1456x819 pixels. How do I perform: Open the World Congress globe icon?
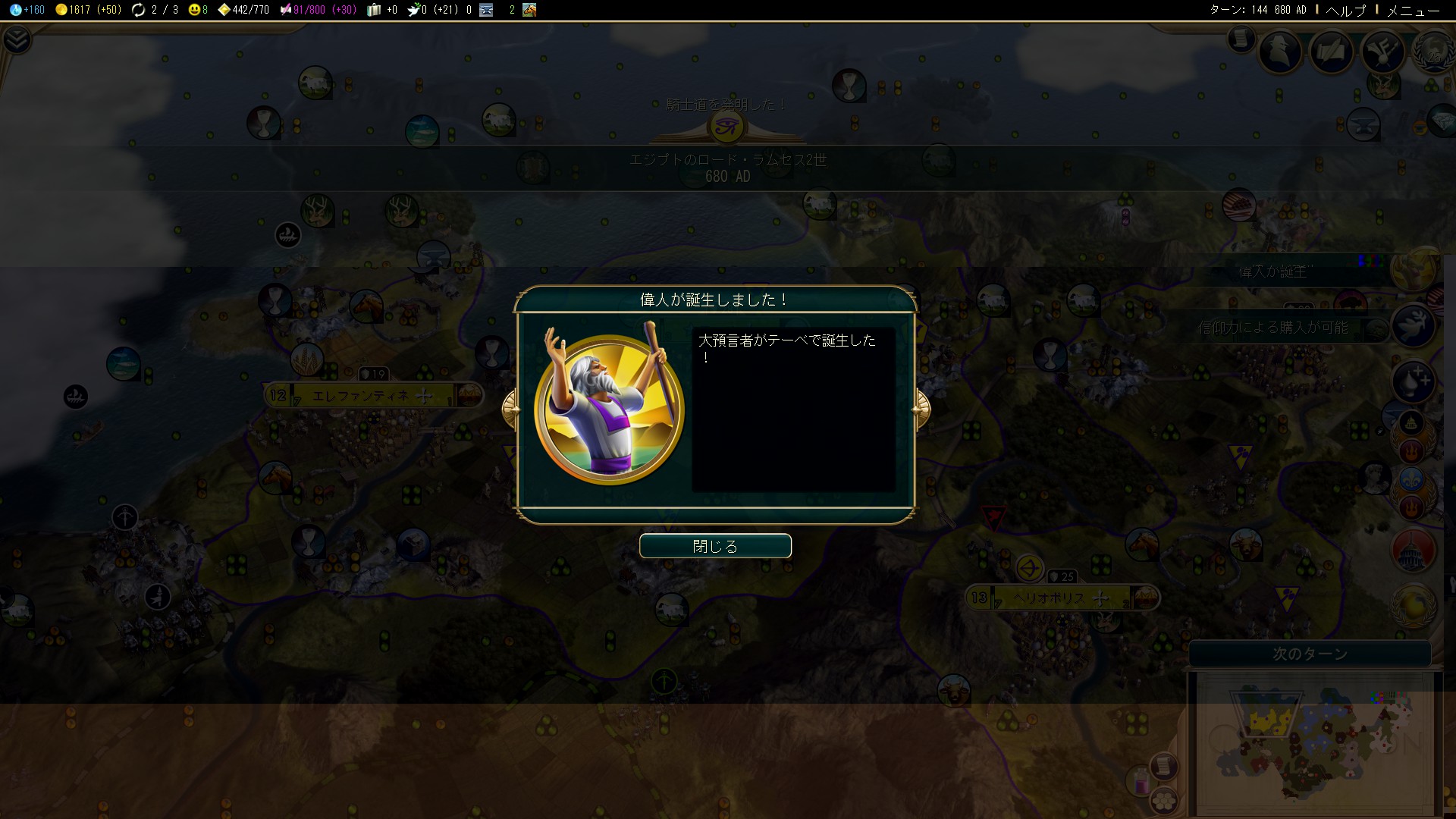(x=1432, y=51)
